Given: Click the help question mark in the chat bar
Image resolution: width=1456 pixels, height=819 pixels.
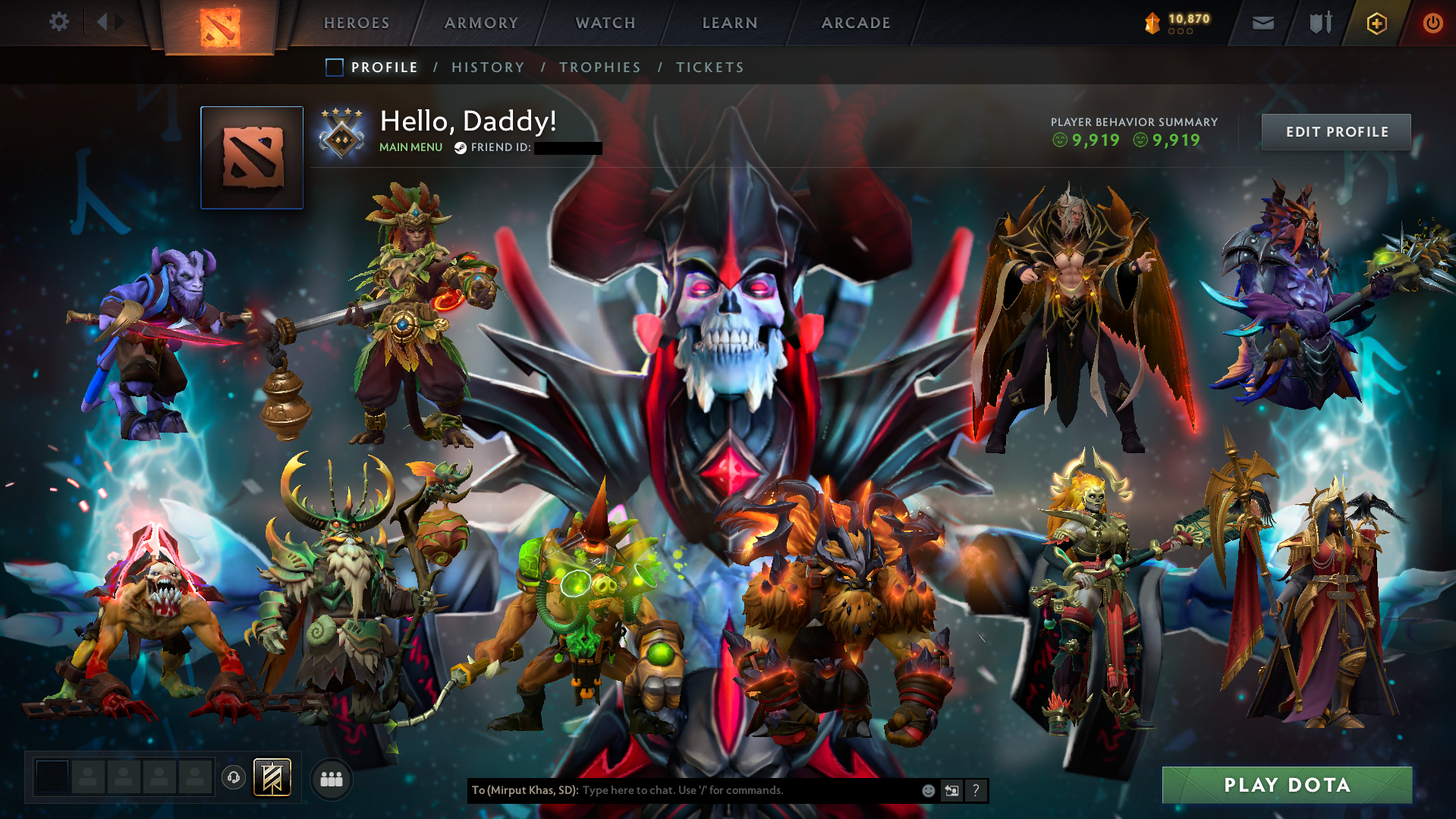Looking at the screenshot, I should 976,790.
